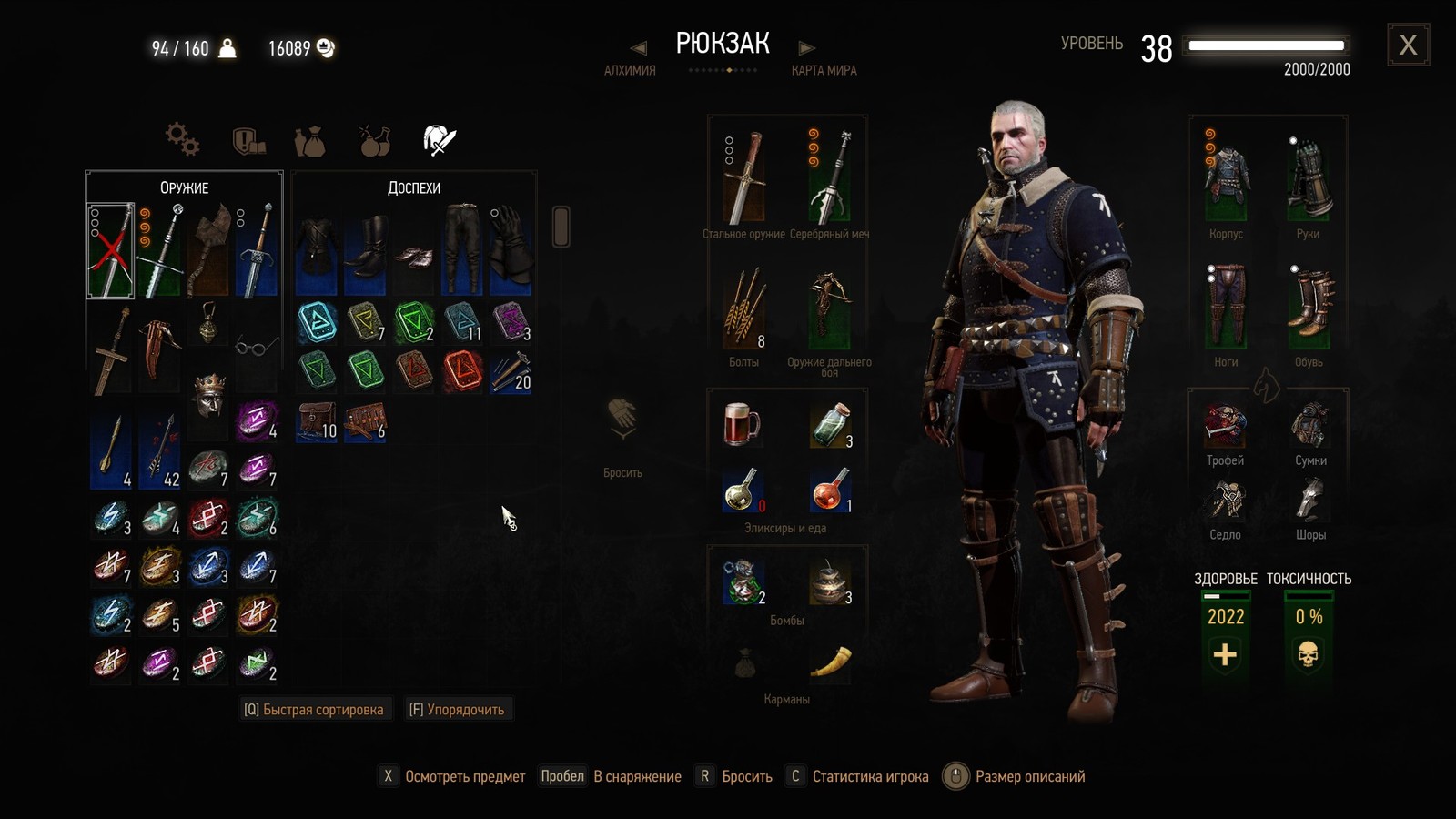The width and height of the screenshot is (1456, 819).
Task: Choose the Трофей trophy slot
Action: pyautogui.click(x=1225, y=426)
